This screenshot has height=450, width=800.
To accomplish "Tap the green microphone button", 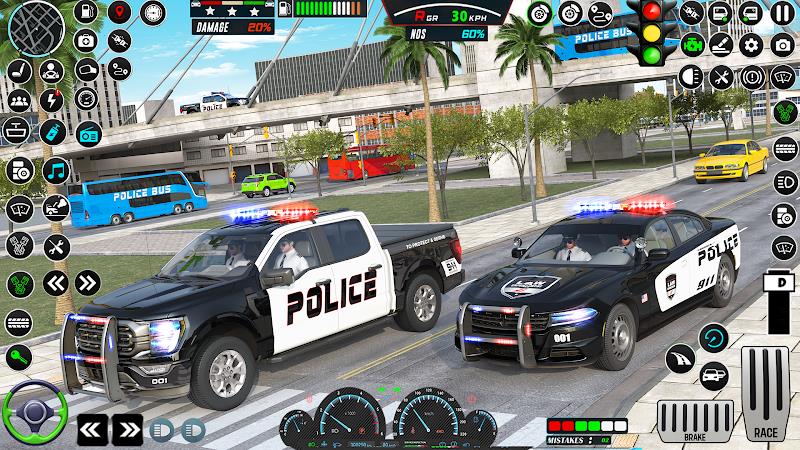I will [19, 356].
